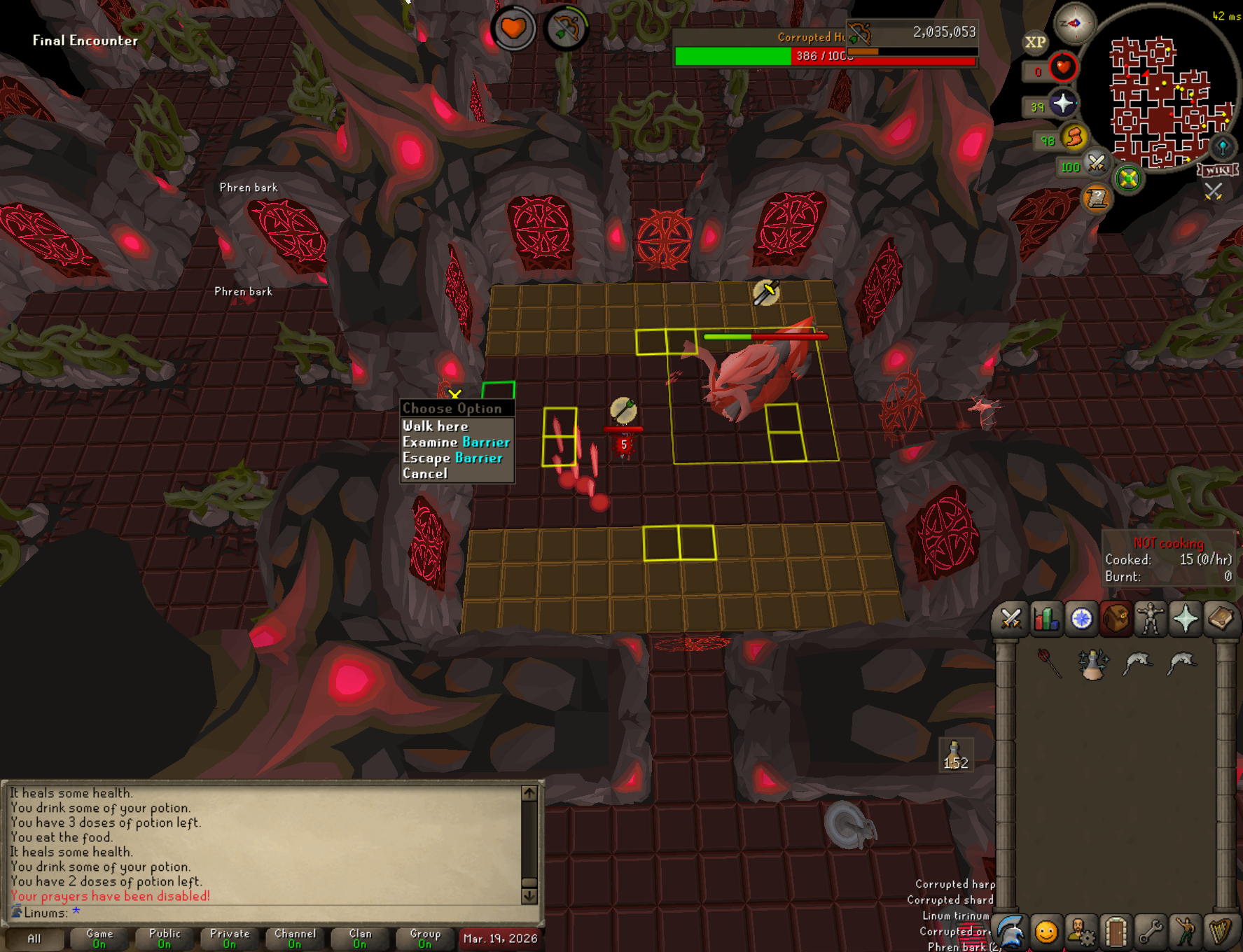Select the Public chat filter tab
This screenshot has height=952, width=1243.
tap(165, 938)
